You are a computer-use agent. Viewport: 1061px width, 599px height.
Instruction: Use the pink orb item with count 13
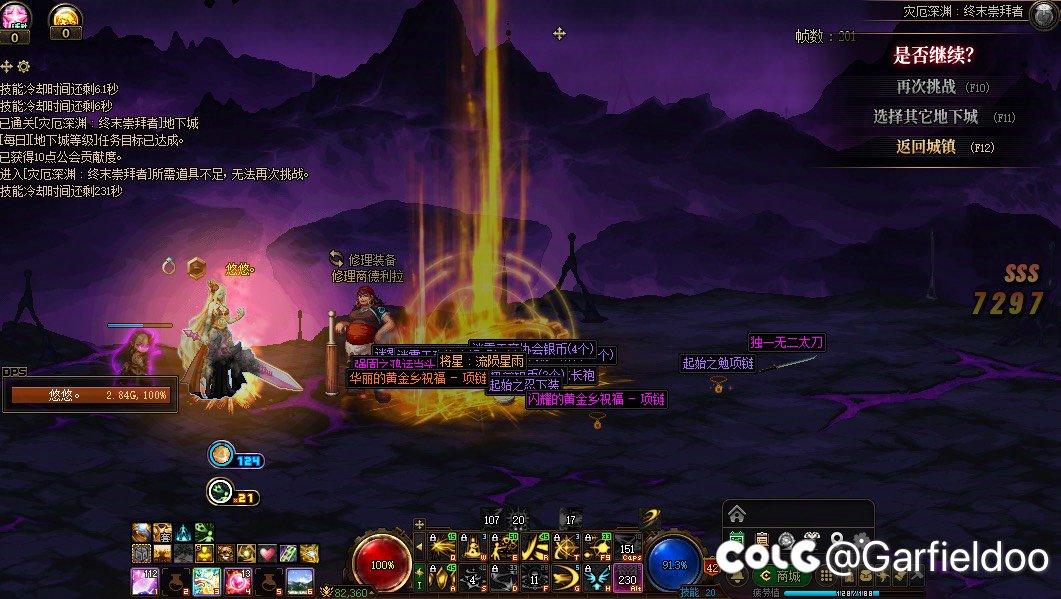coord(238,580)
